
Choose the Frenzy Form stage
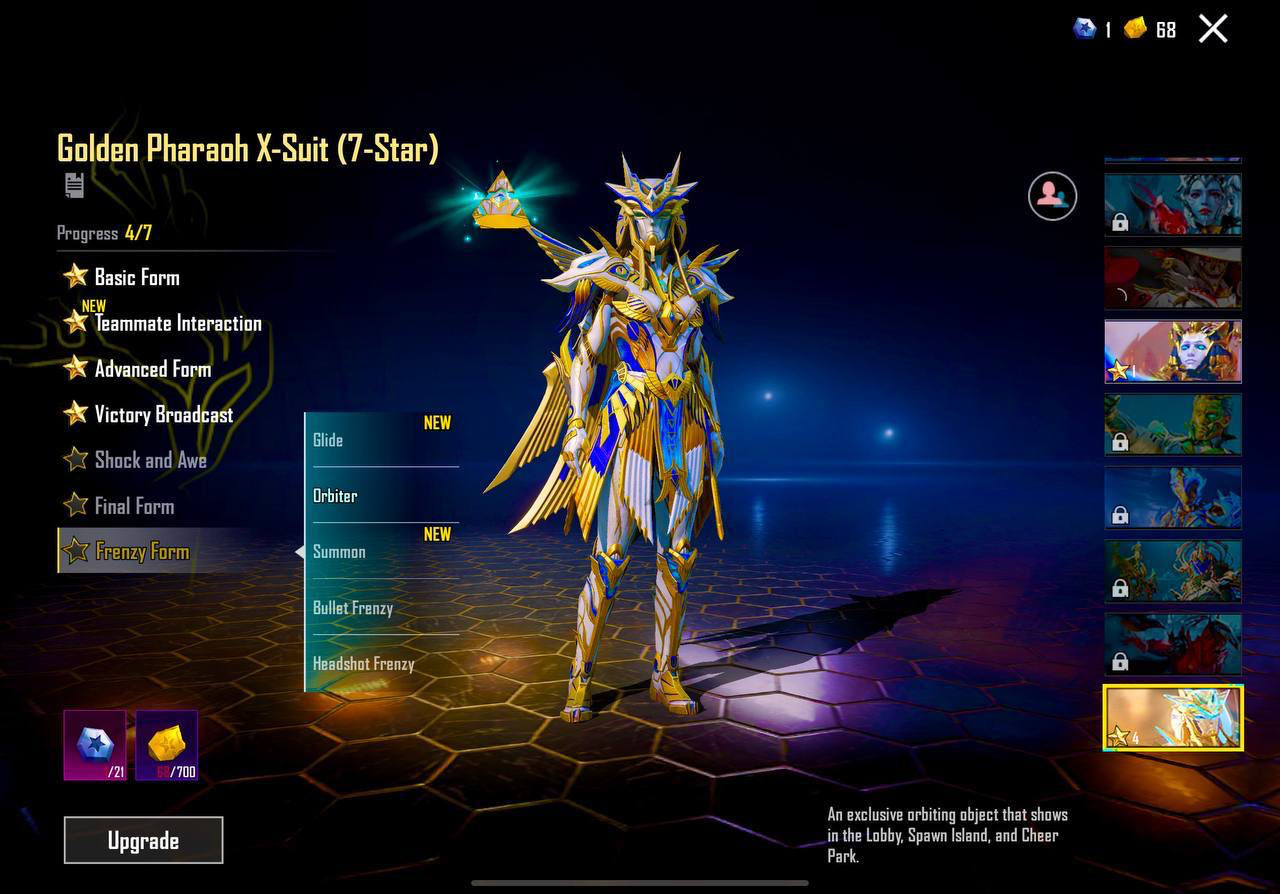tap(141, 551)
